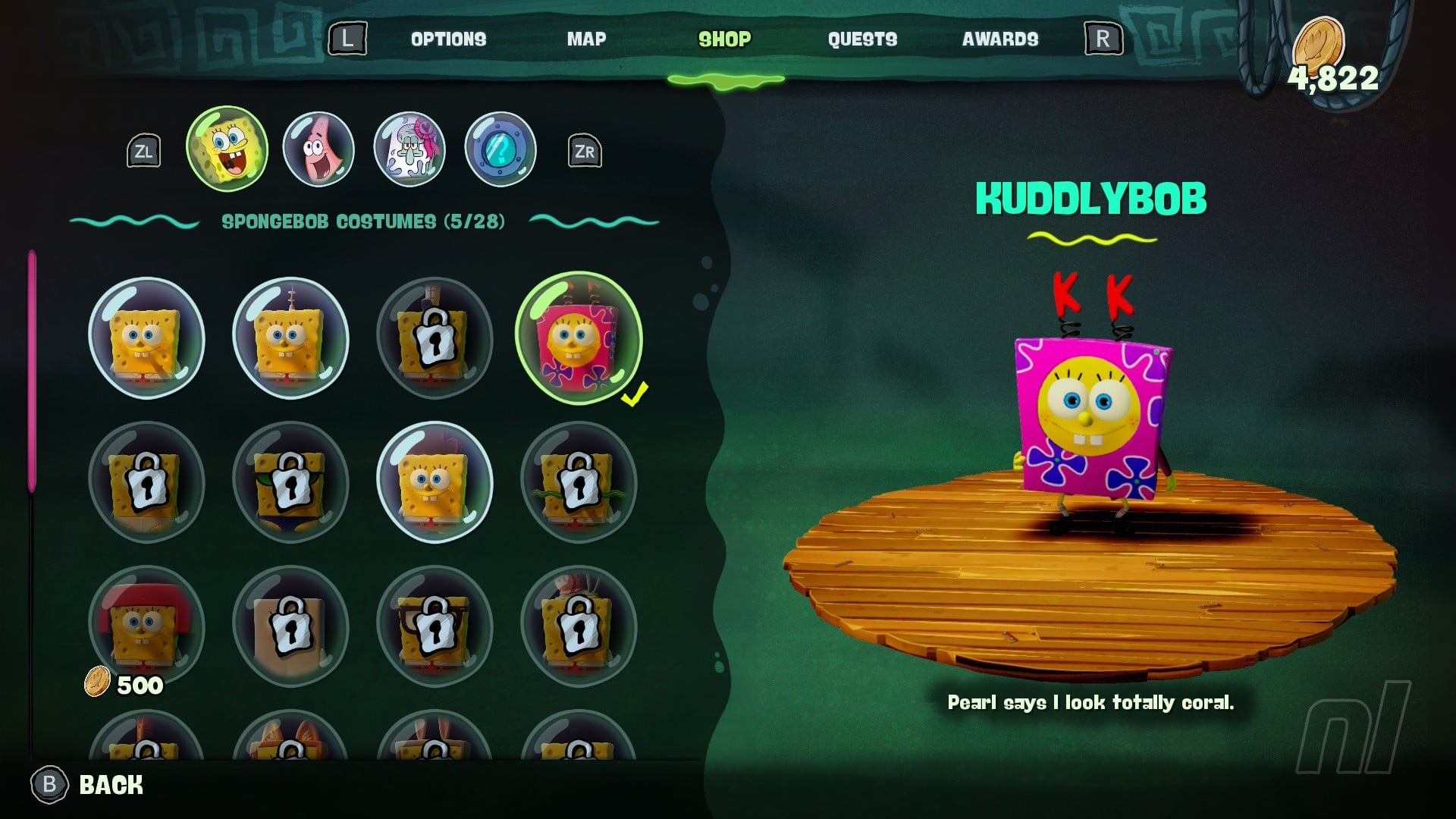
Task: Choose the SpongeBob character category
Action: click(x=227, y=149)
